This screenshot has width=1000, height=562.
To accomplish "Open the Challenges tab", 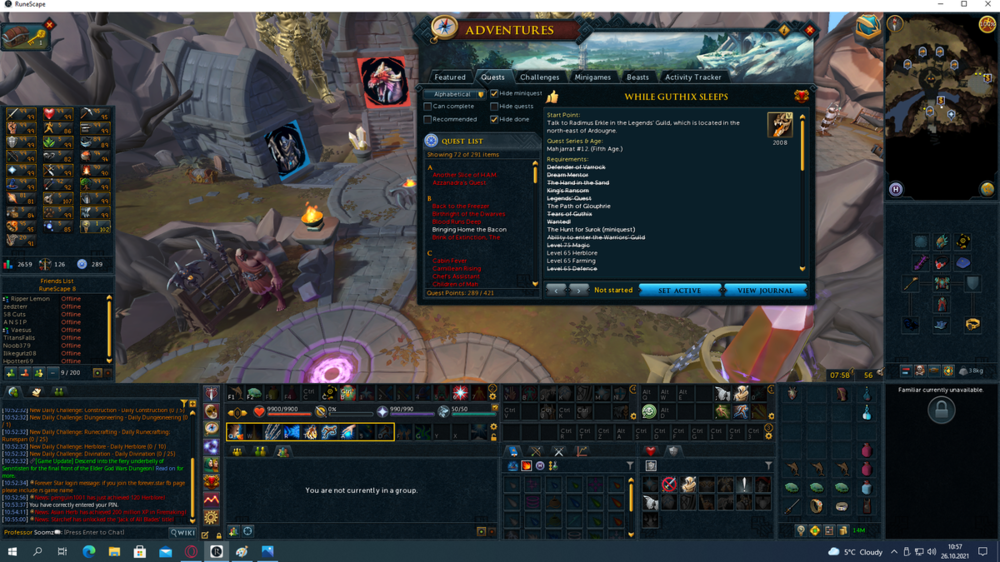I will click(539, 77).
